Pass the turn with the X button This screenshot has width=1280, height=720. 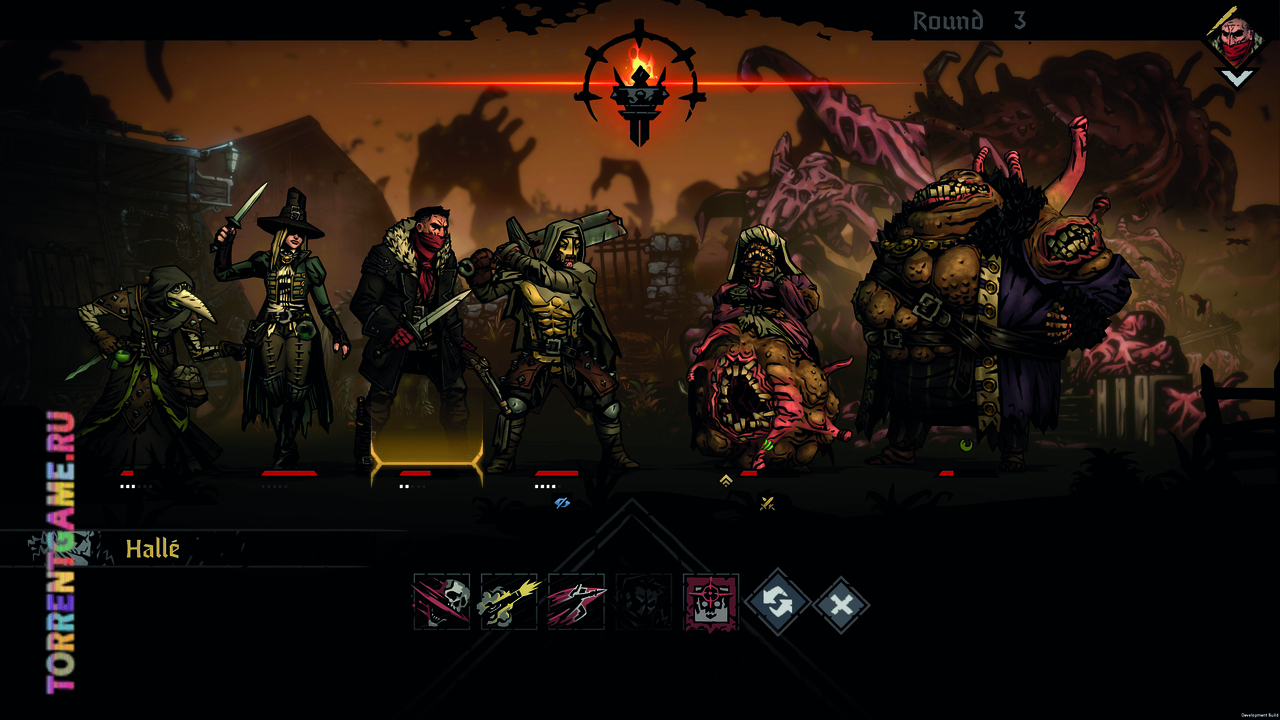tap(842, 604)
